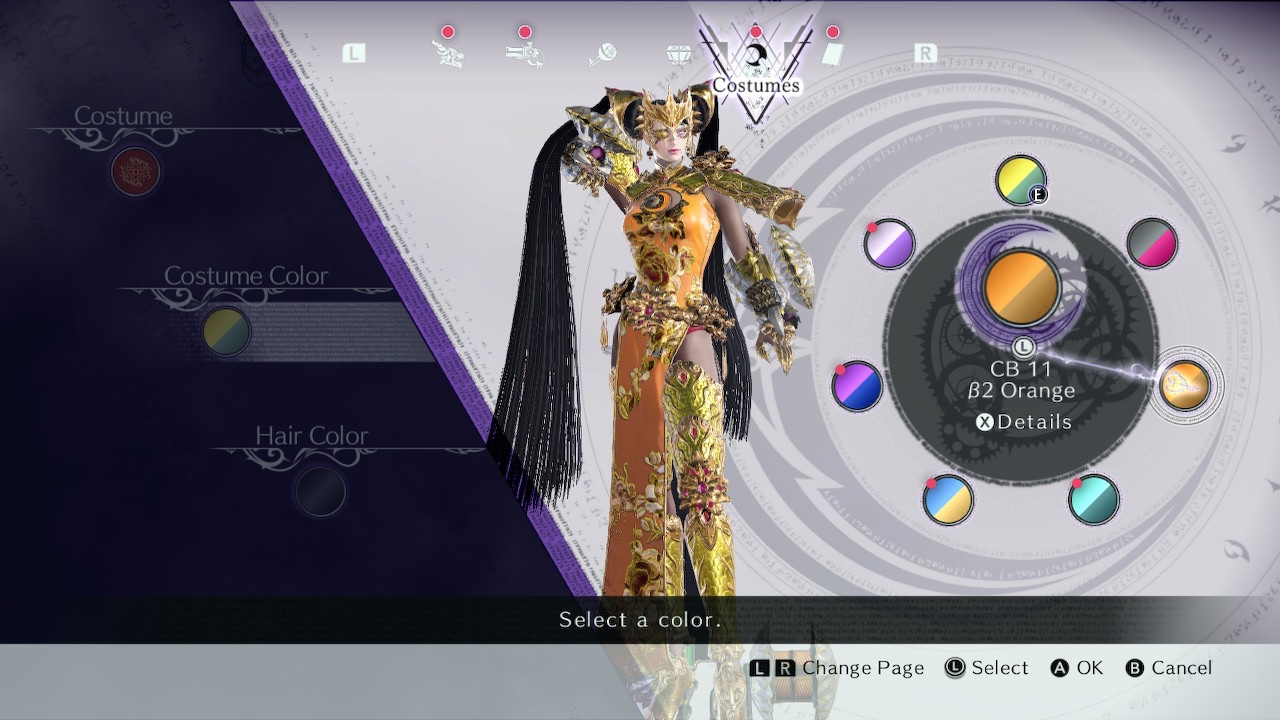Show Details for β2 Orange color
Viewport: 1280px width, 720px height.
[1023, 422]
